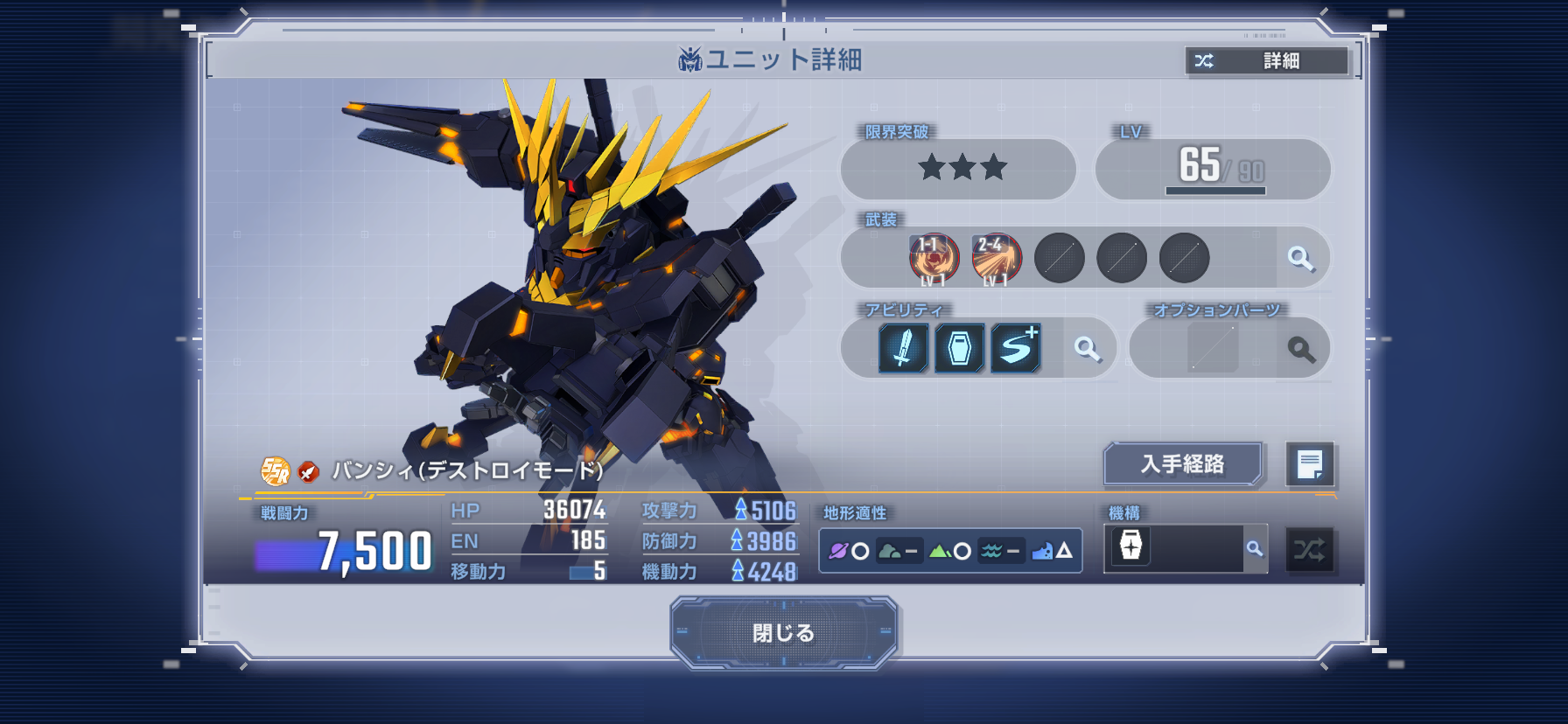This screenshot has height=724, width=1568.
Task: Open ability details via magnifier
Action: pos(1088,349)
